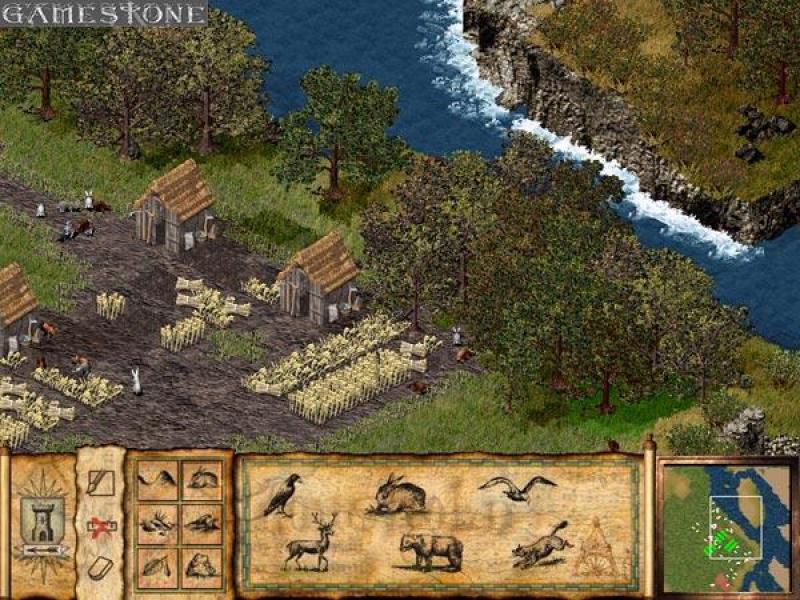Viewport: 800px width, 600px height.
Task: Select the deer with antlers
Action: (x=310, y=543)
